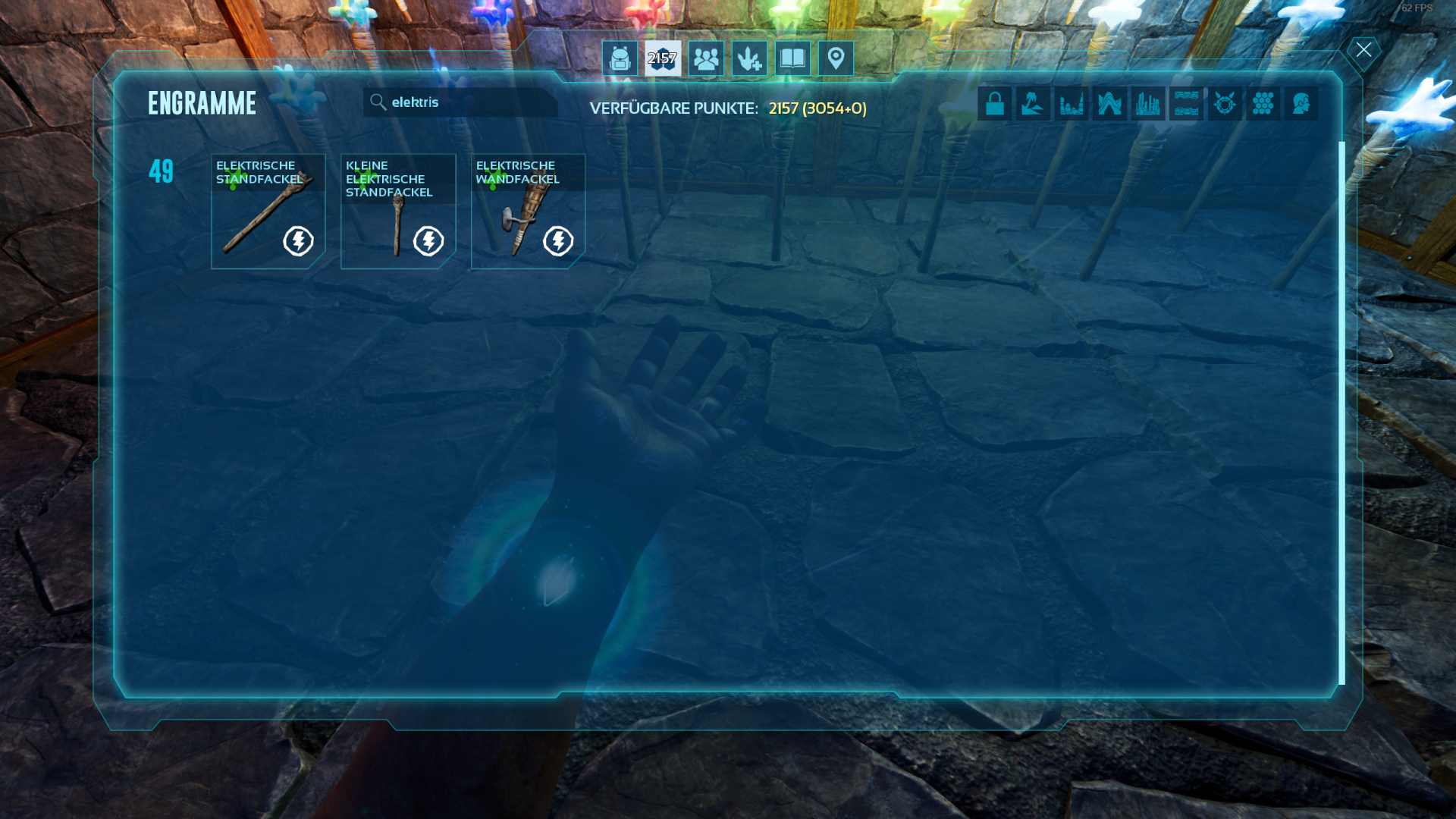Toggle the palm tree island filter
This screenshot has width=1456, height=819.
pos(1033,103)
